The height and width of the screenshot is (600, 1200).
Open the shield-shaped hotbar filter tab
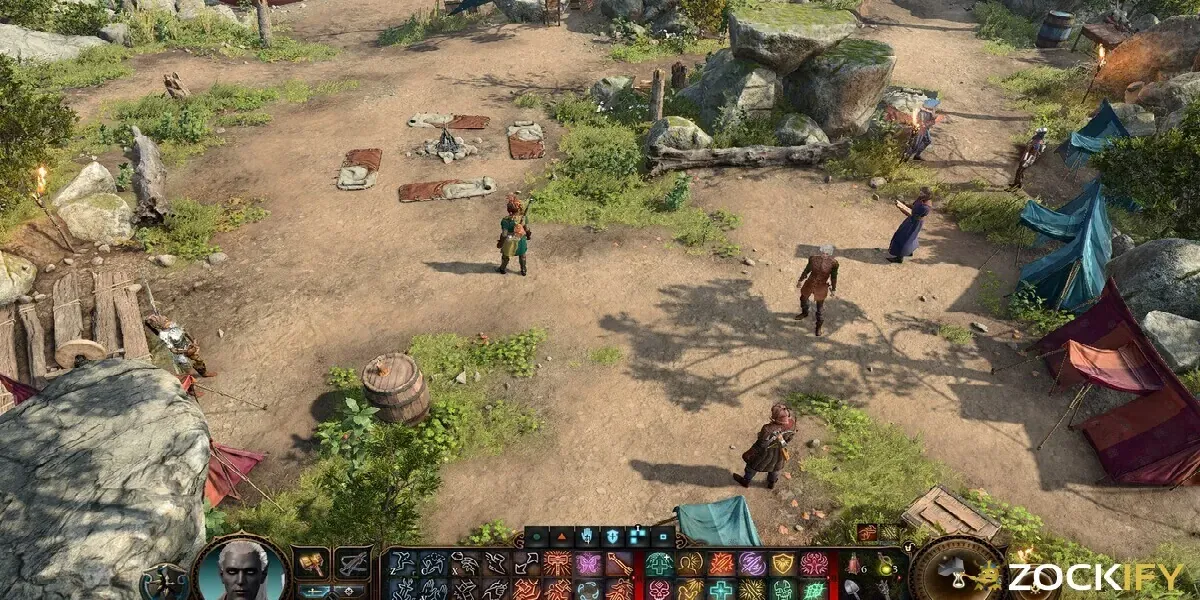tap(611, 537)
